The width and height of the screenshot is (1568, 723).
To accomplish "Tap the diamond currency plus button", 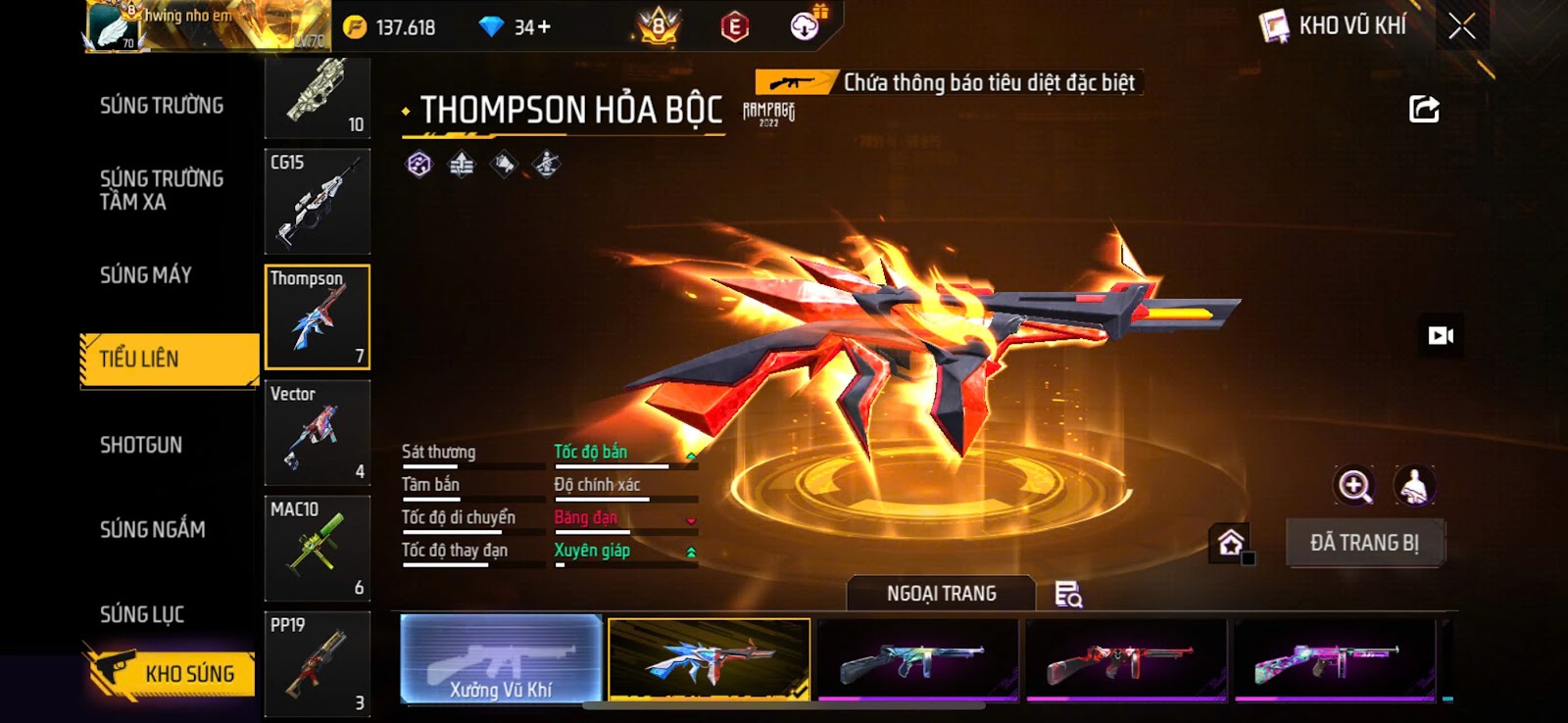I will point(545,27).
